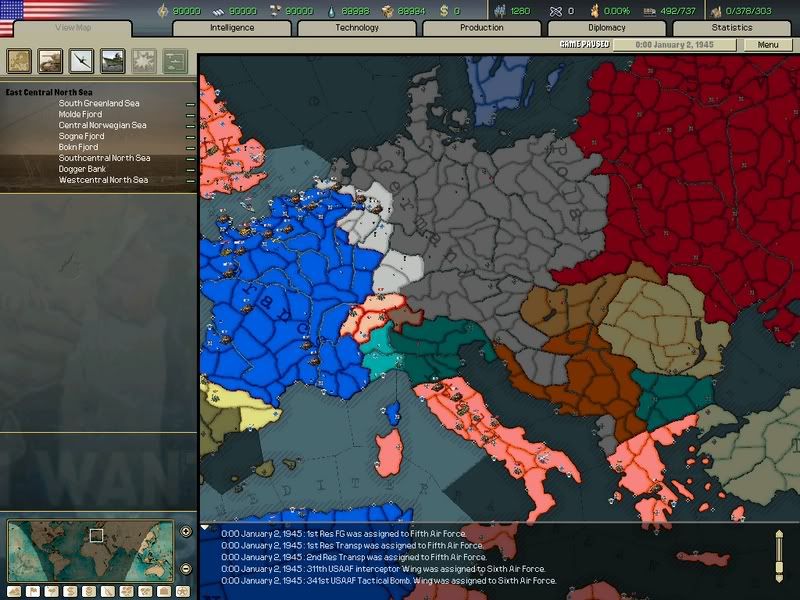Switch to the Technology tab
The height and width of the screenshot is (600, 800).
357,28
